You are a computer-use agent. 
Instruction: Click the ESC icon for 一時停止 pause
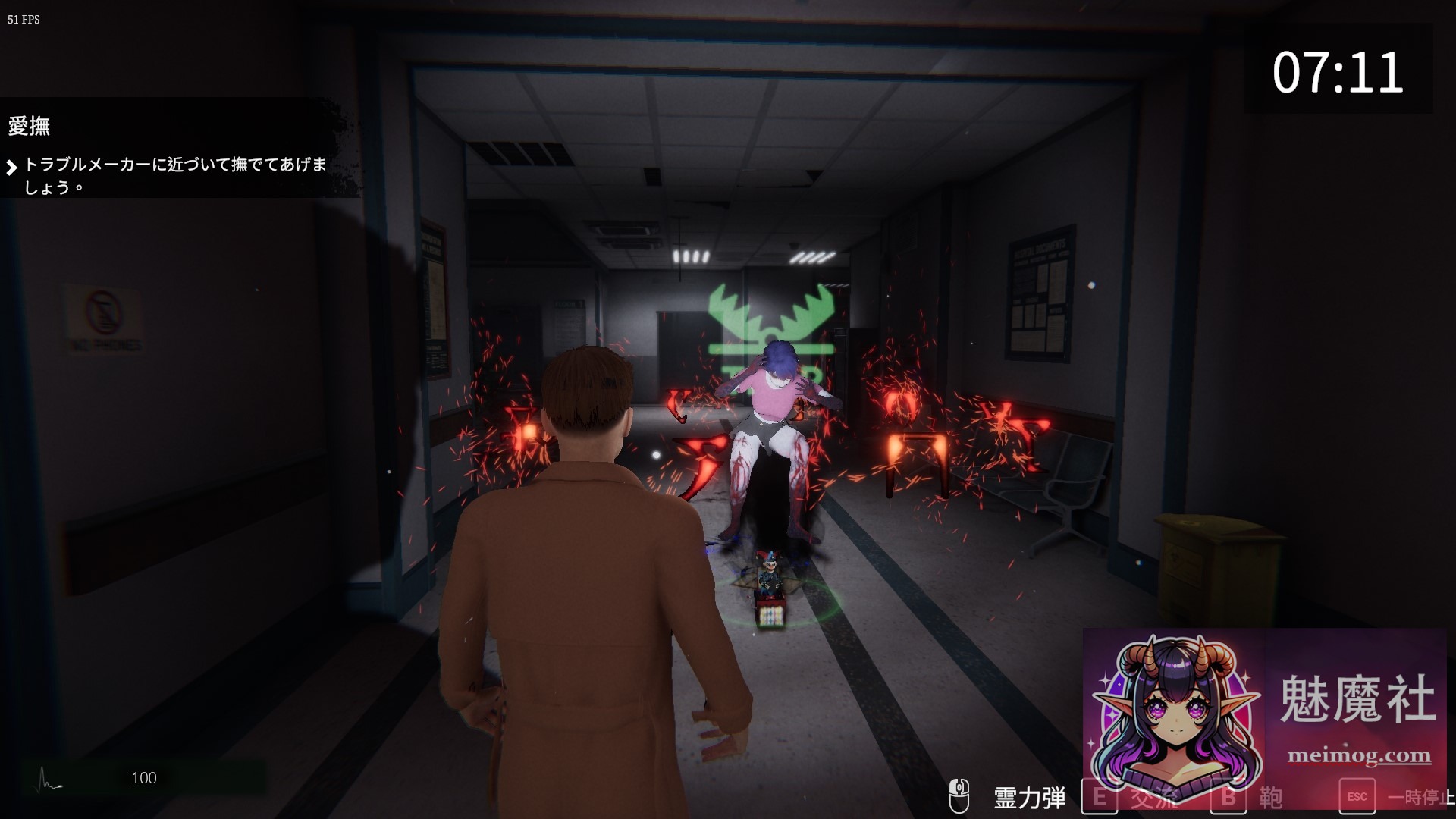coord(1357,796)
